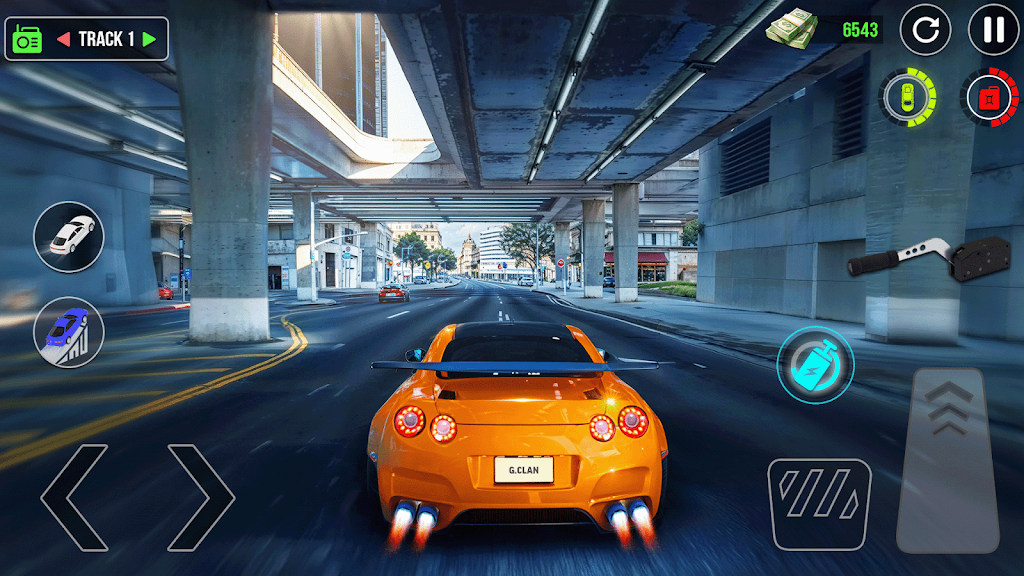Pause the game
Viewport: 1024px width, 576px height.
coord(993,30)
